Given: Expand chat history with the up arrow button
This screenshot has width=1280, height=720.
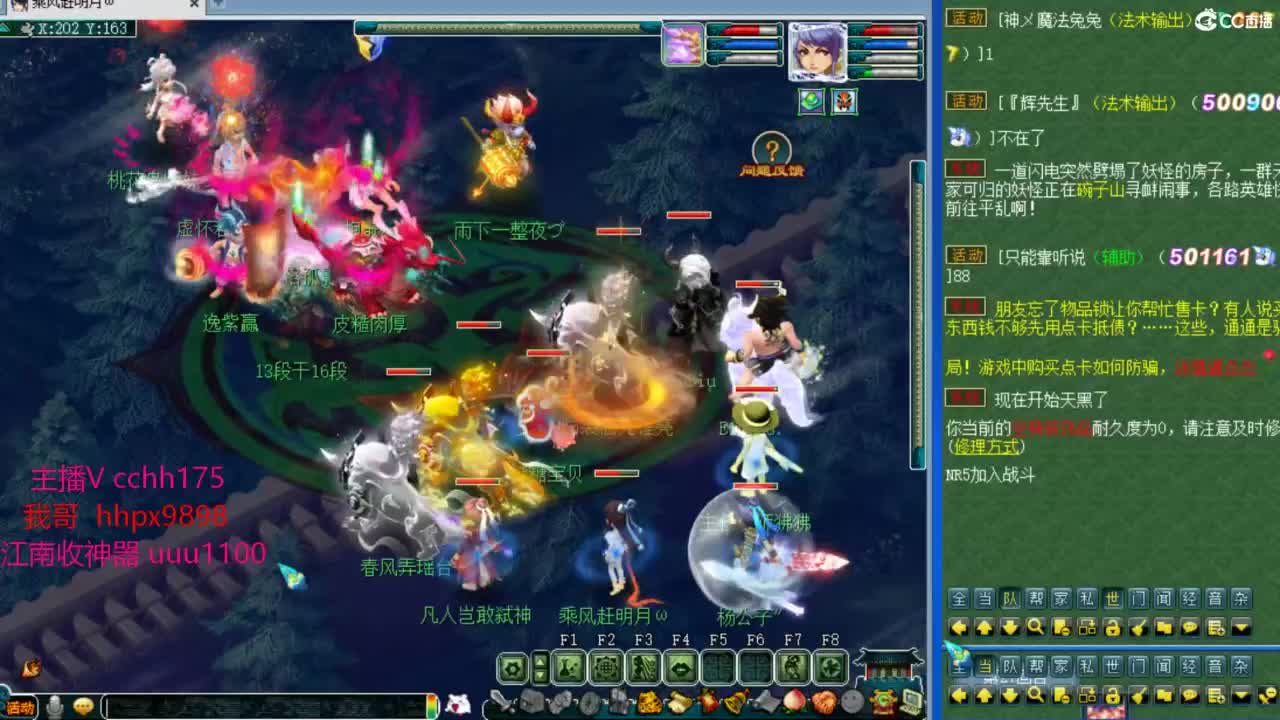Looking at the screenshot, I should pos(985,627).
